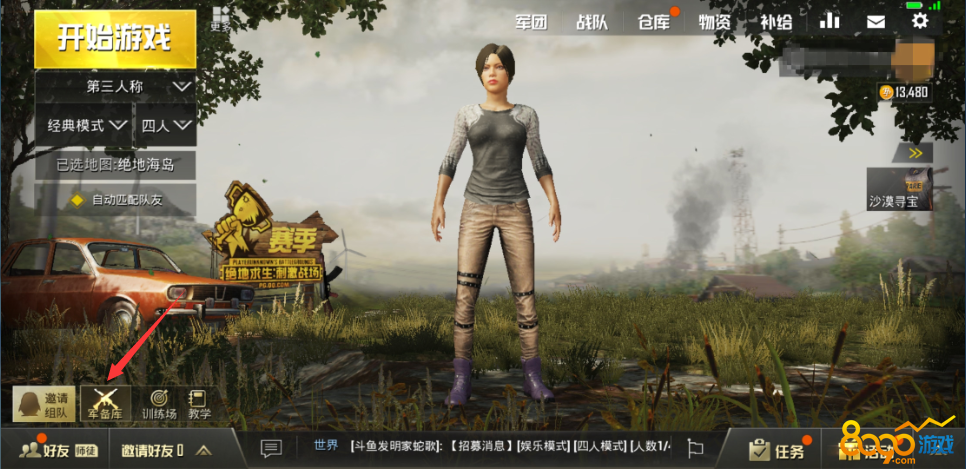Open the 战队 team menu
Viewport: 966px width, 469px height.
(x=592, y=21)
